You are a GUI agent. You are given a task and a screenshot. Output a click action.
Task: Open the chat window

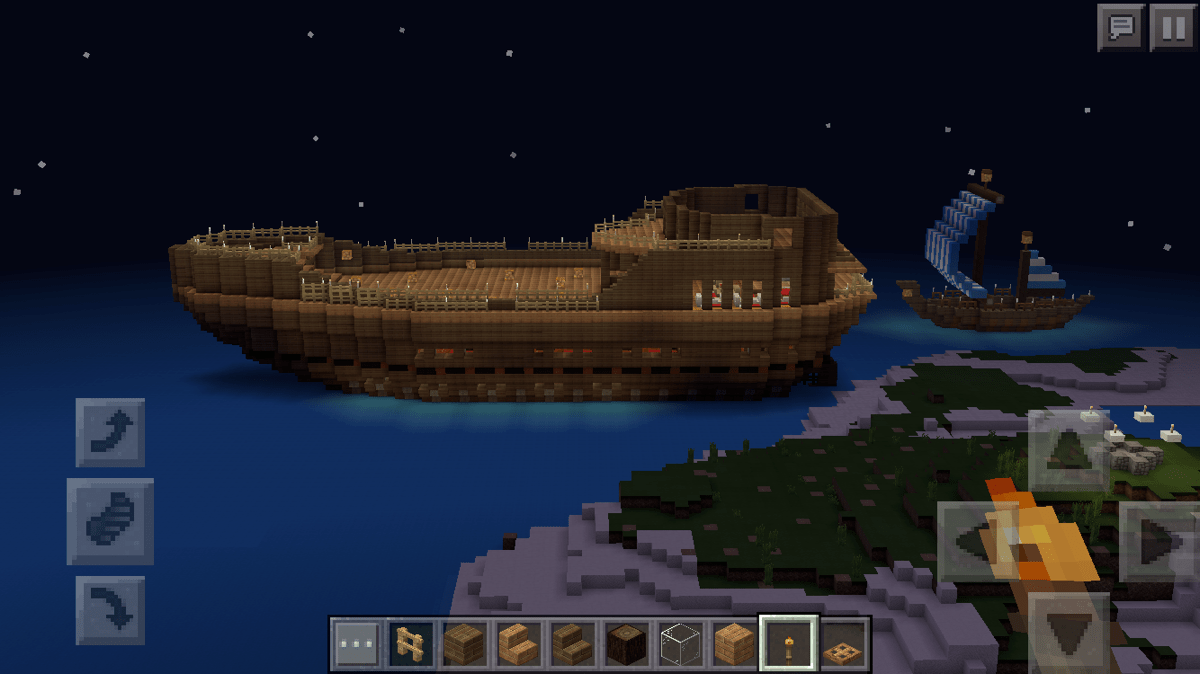tap(1121, 27)
